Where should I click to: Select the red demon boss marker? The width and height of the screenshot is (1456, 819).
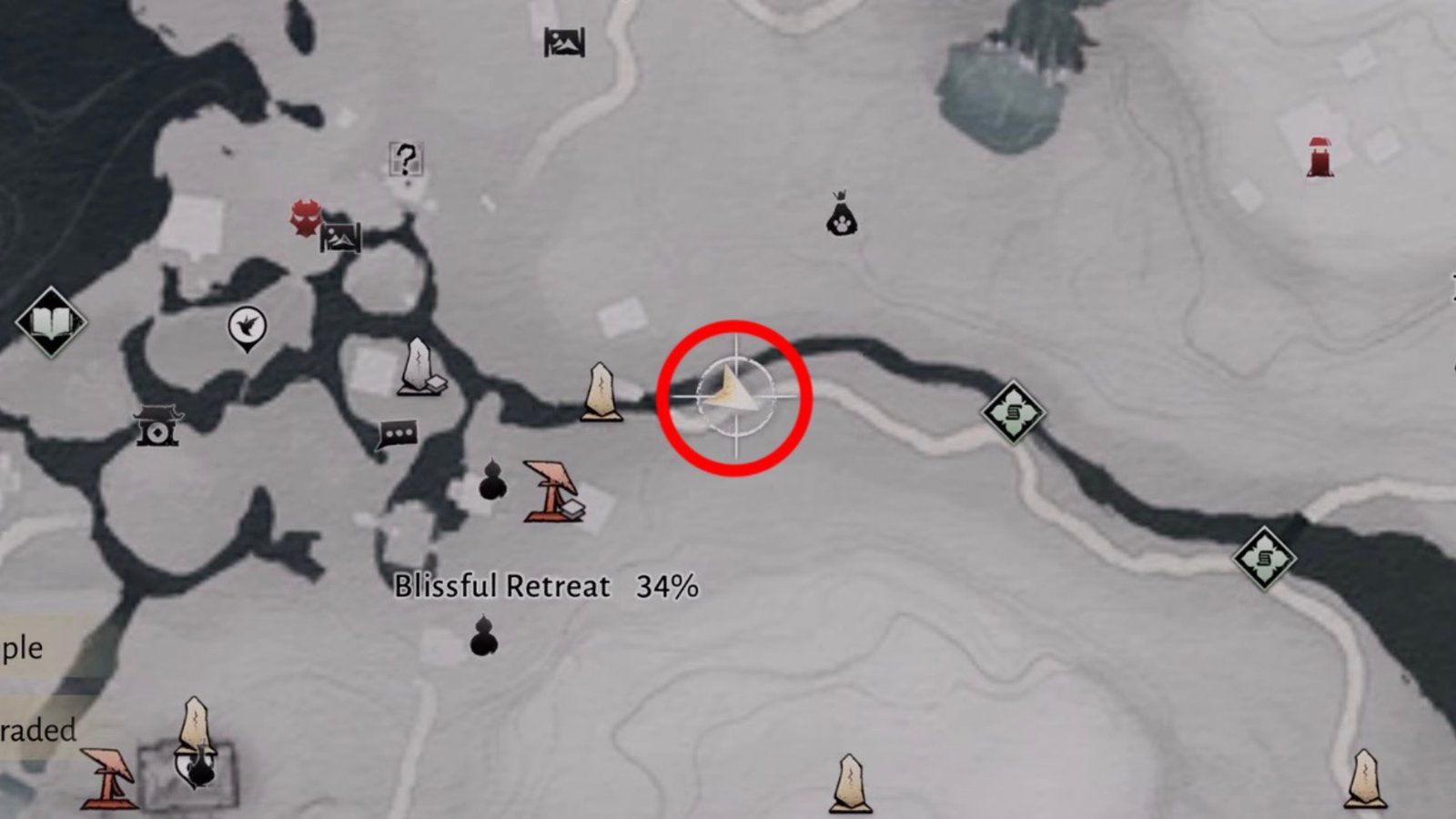coord(304,218)
